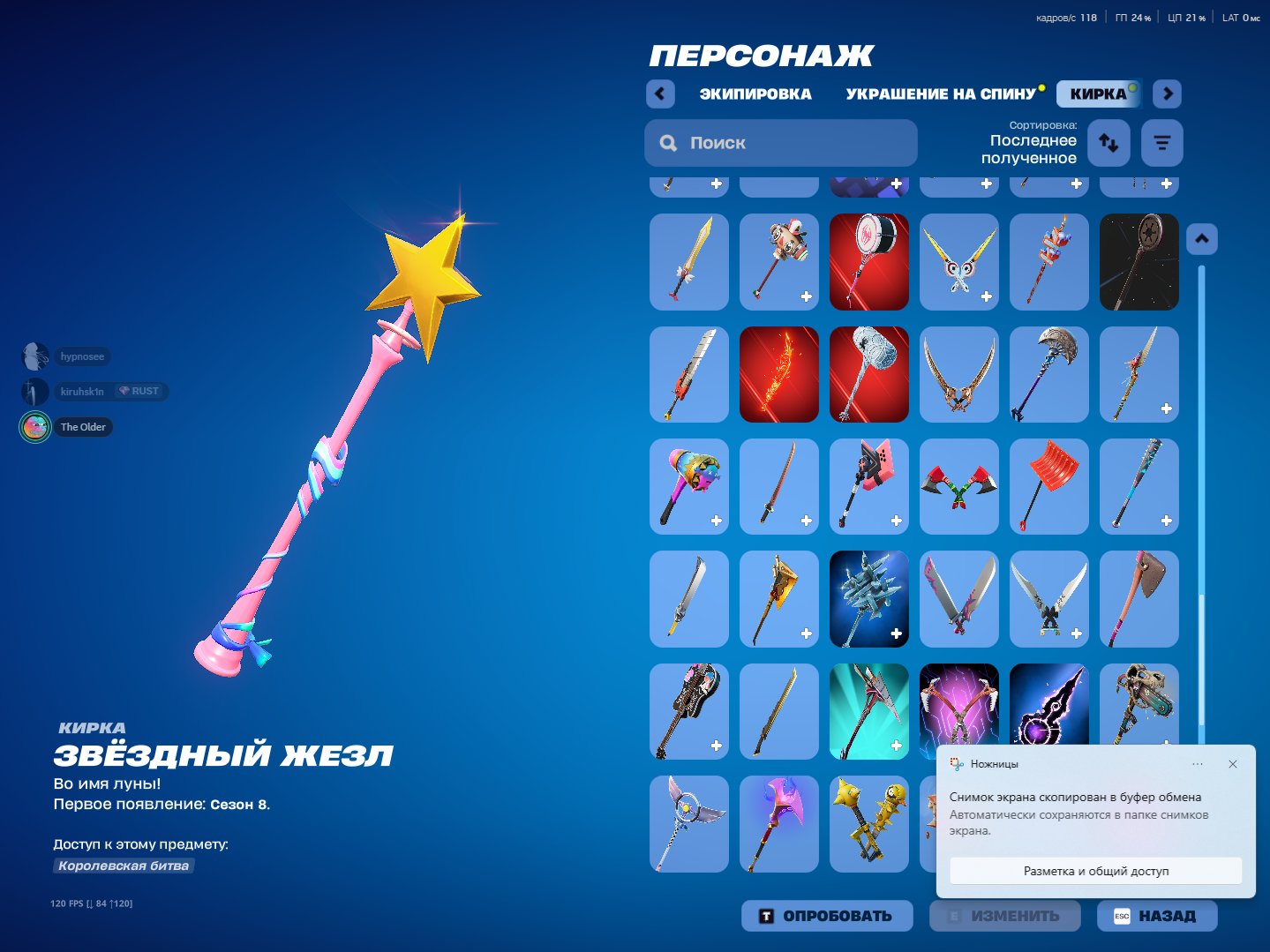Select the hypnosee friend avatar
This screenshot has height=952, width=1270.
coord(34,356)
